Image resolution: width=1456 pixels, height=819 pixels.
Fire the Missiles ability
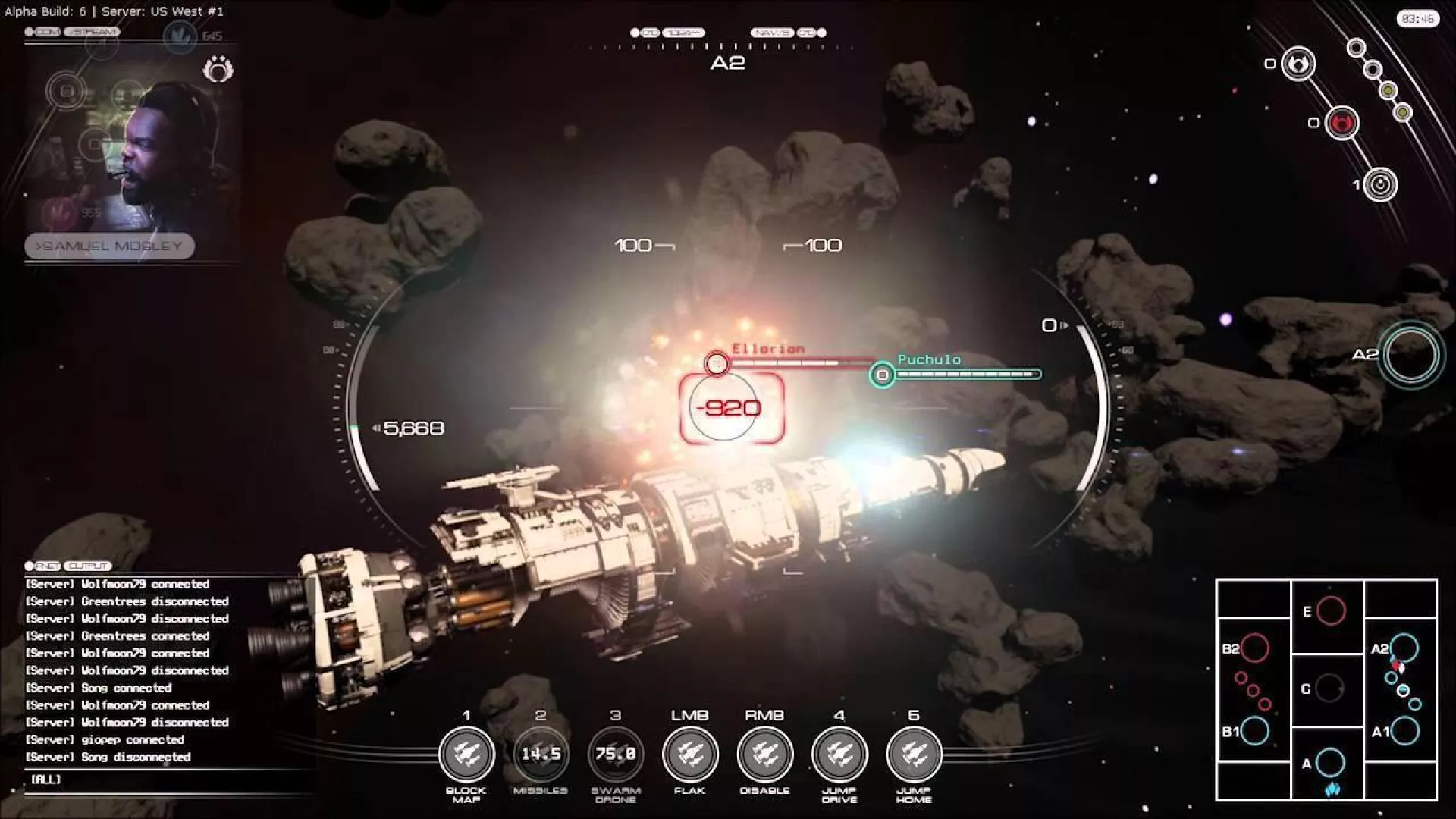540,754
